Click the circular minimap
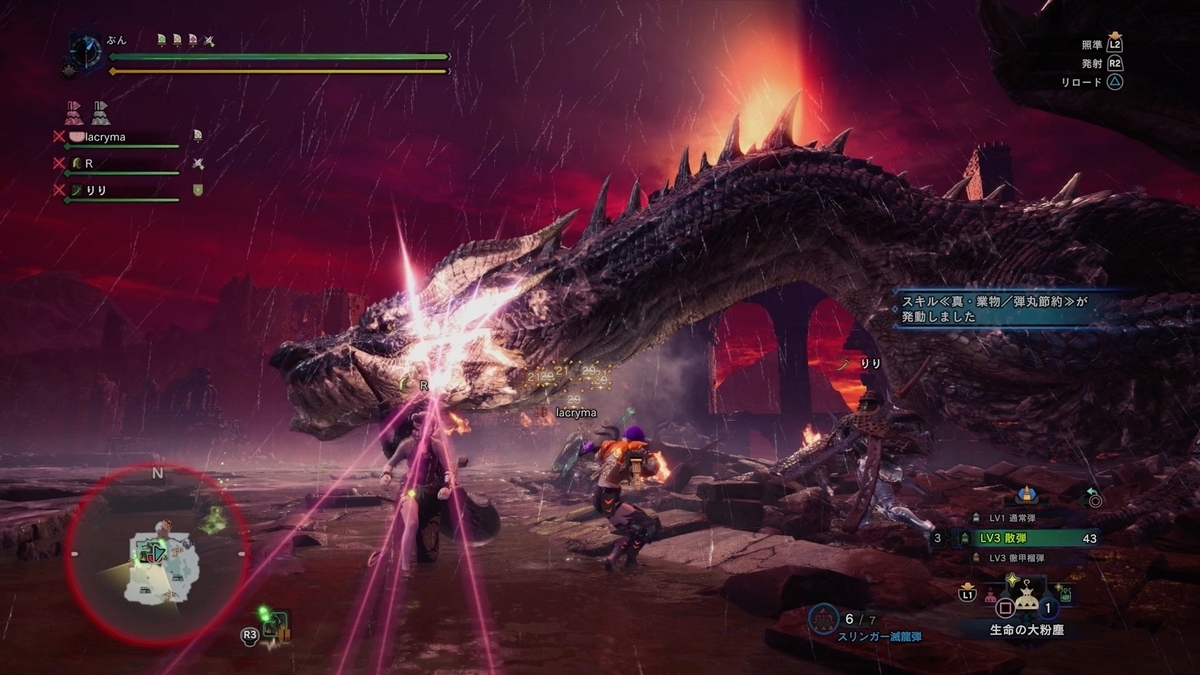The width and height of the screenshot is (1200, 675). point(157,553)
